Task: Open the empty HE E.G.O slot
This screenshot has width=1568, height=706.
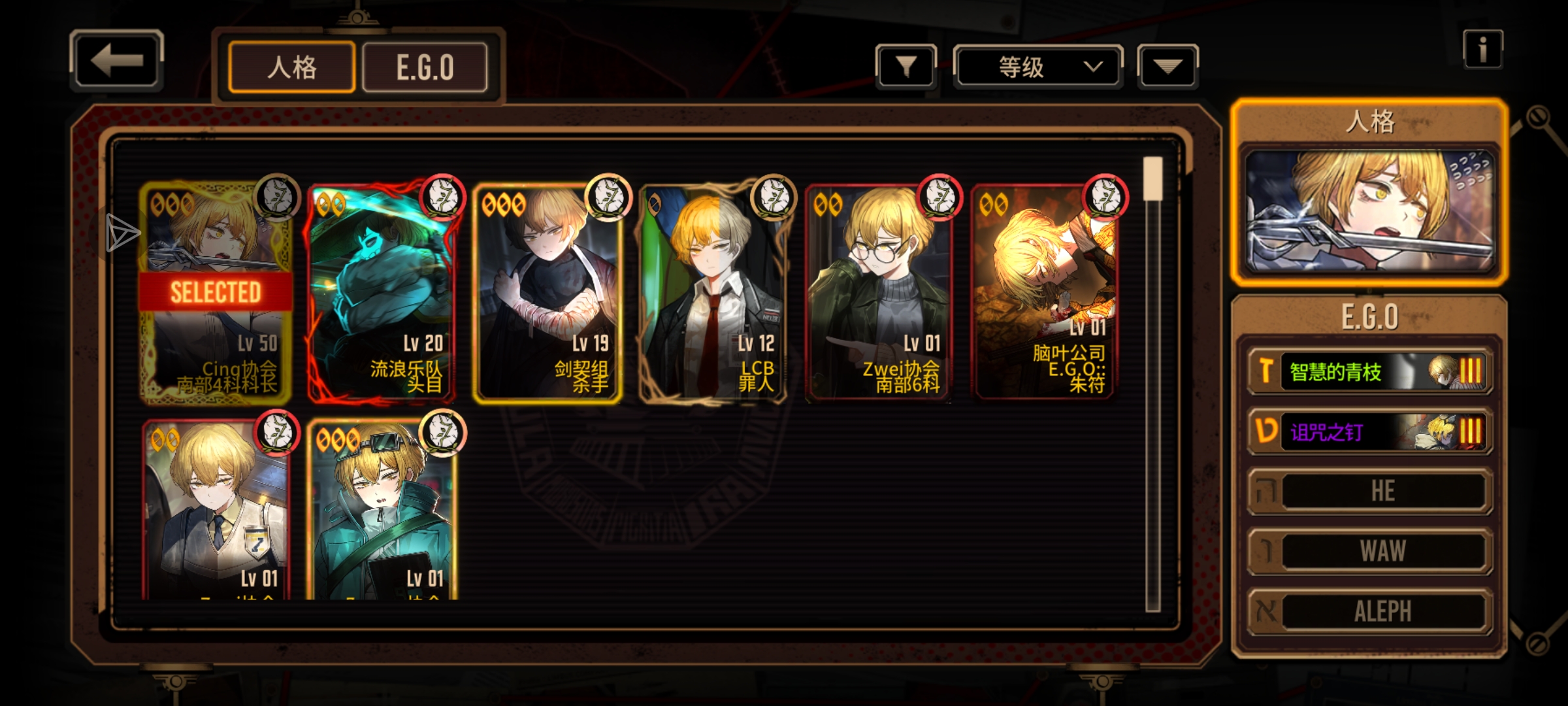Action: 1370,492
